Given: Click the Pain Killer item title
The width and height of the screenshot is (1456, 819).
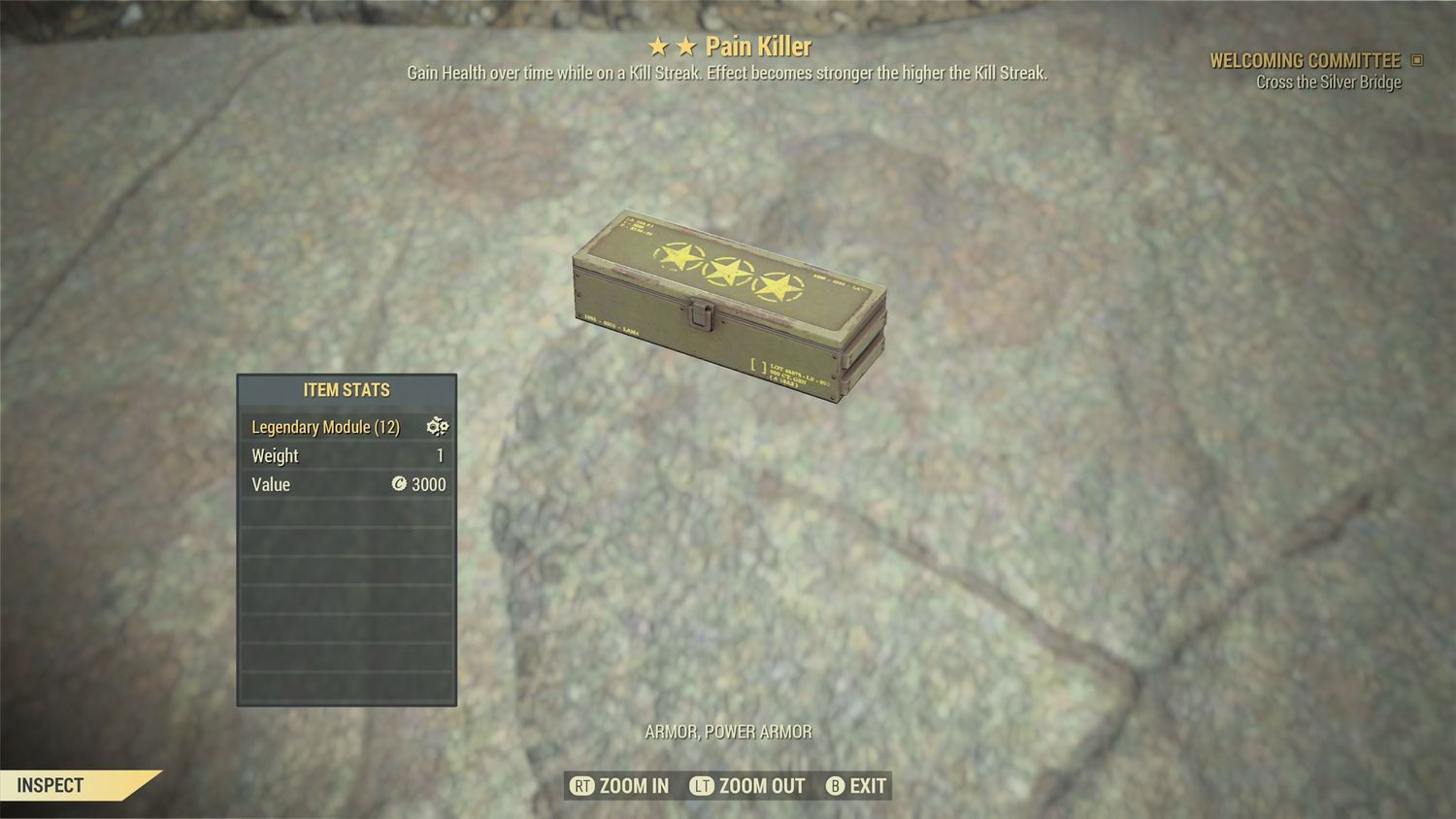Looking at the screenshot, I should point(759,46).
